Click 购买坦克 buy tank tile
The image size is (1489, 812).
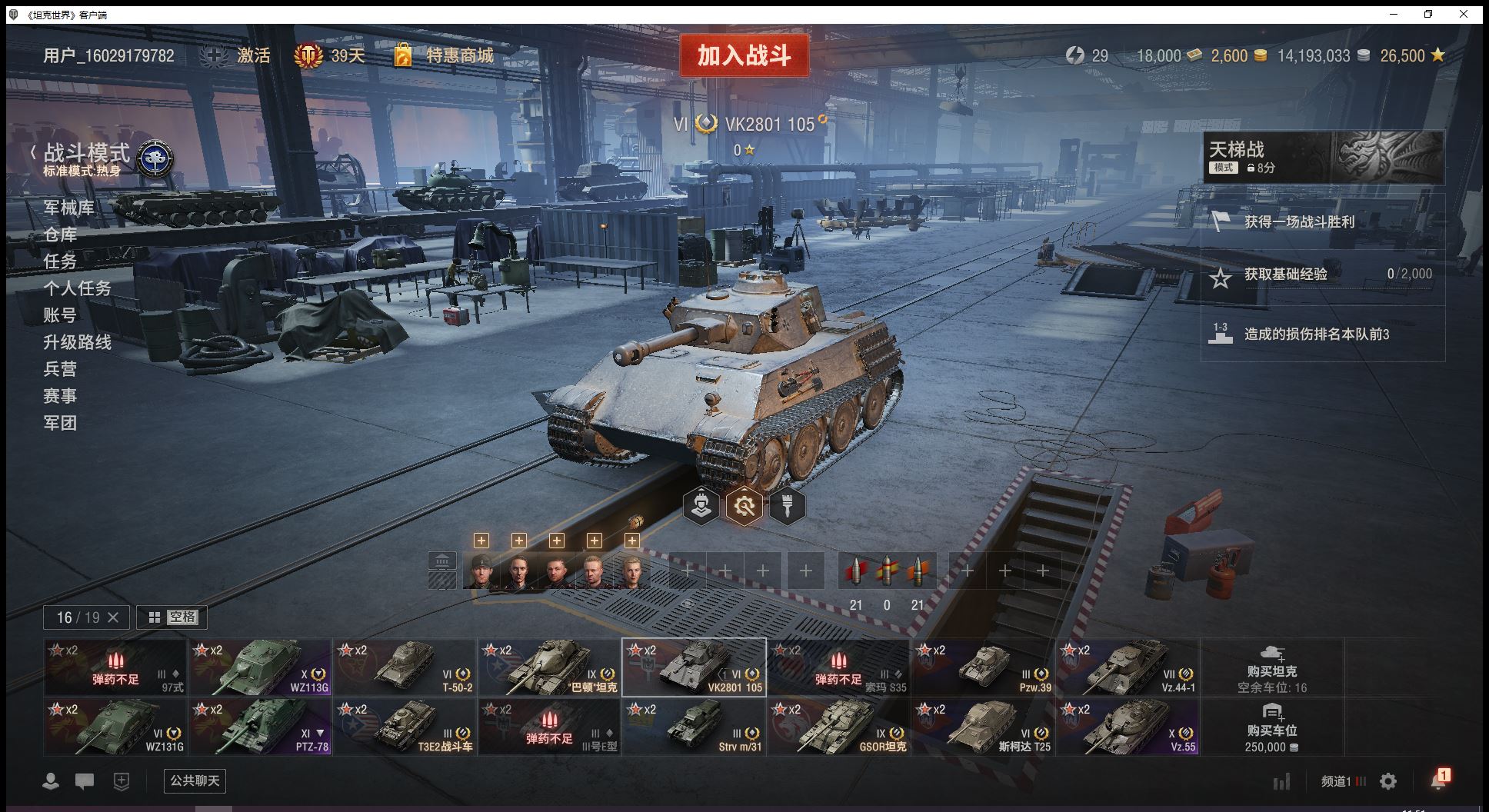pos(1272,667)
